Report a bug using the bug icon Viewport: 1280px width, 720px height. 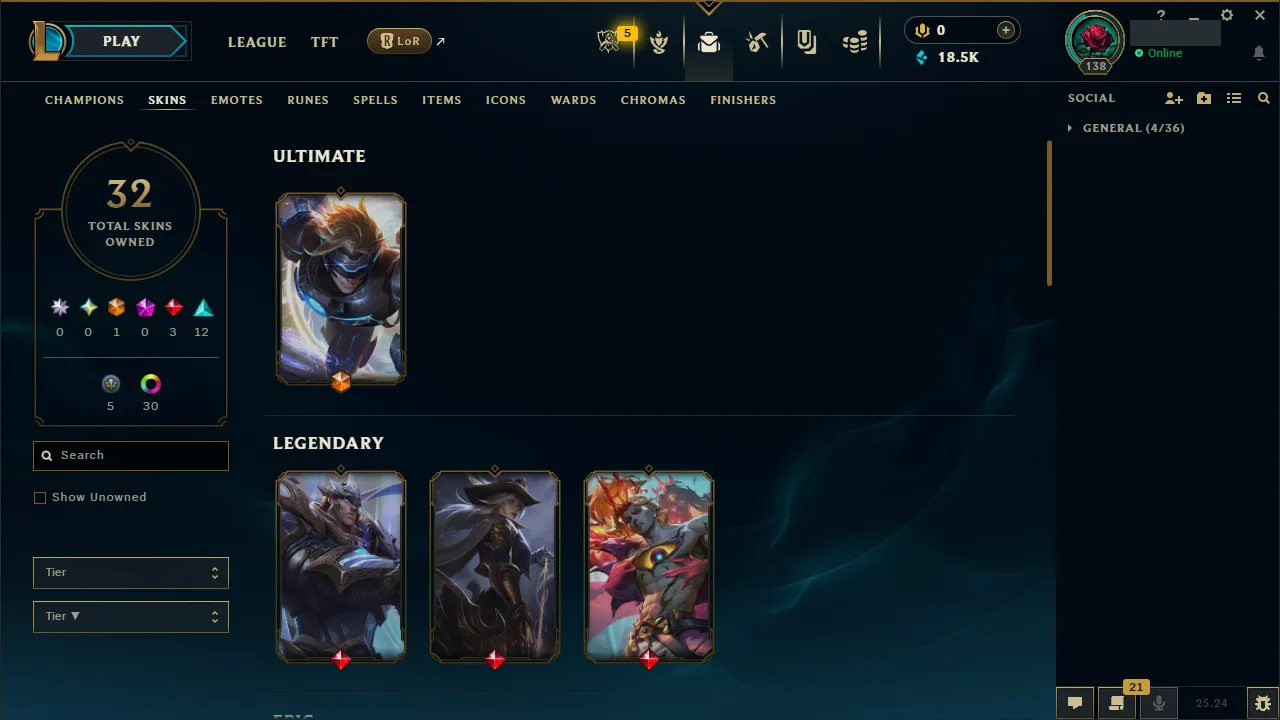pyautogui.click(x=1263, y=703)
